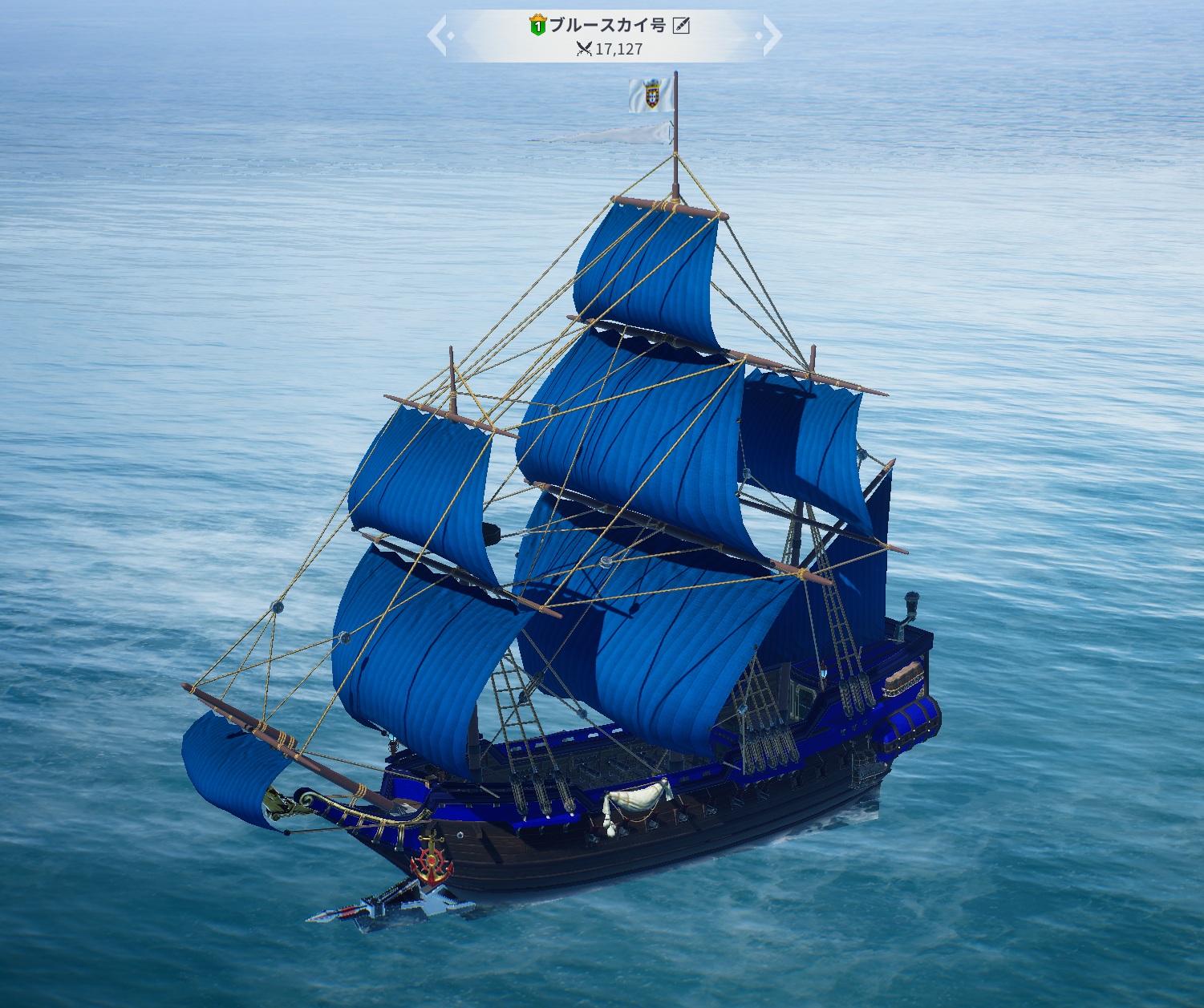
Task: Show the next ship using right arrow
Action: [x=771, y=36]
